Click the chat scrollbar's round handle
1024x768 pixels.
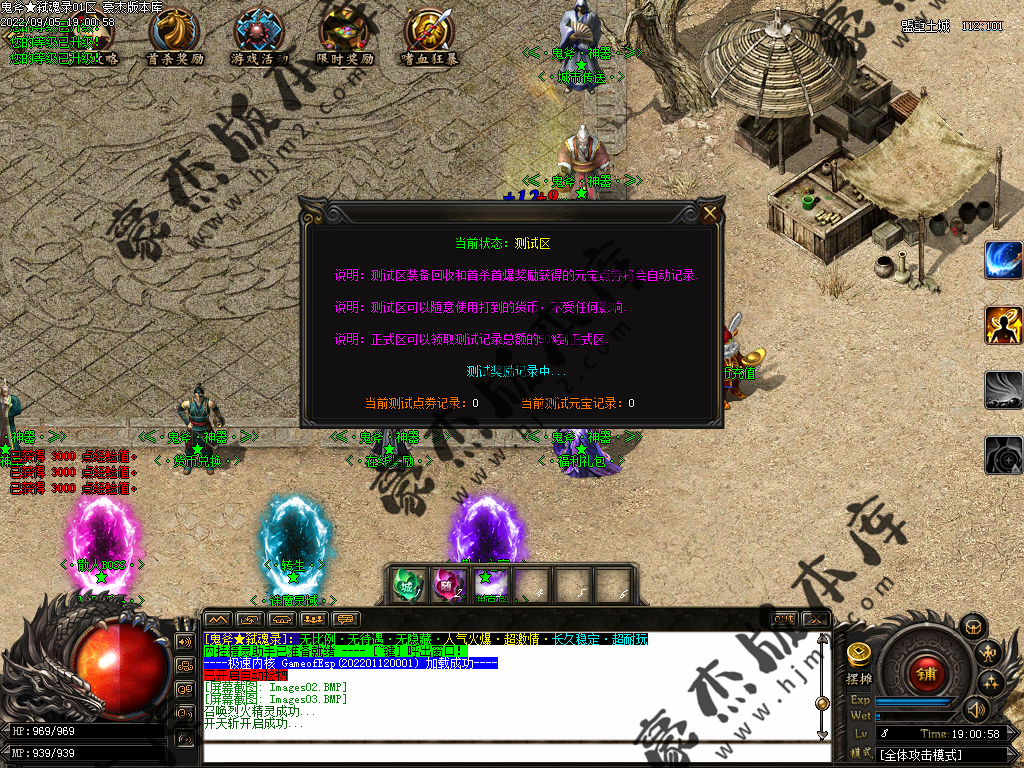tap(822, 703)
